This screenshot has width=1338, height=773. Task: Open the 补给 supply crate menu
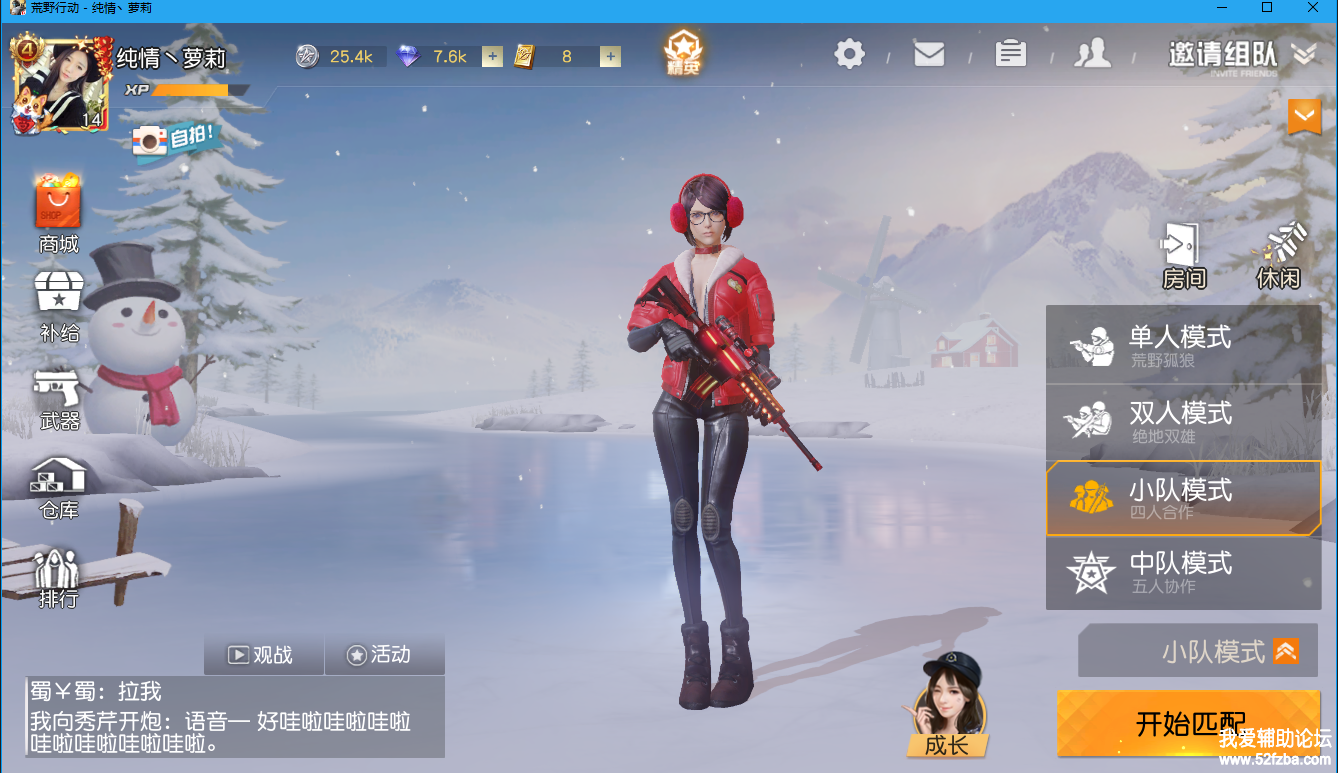pos(59,306)
